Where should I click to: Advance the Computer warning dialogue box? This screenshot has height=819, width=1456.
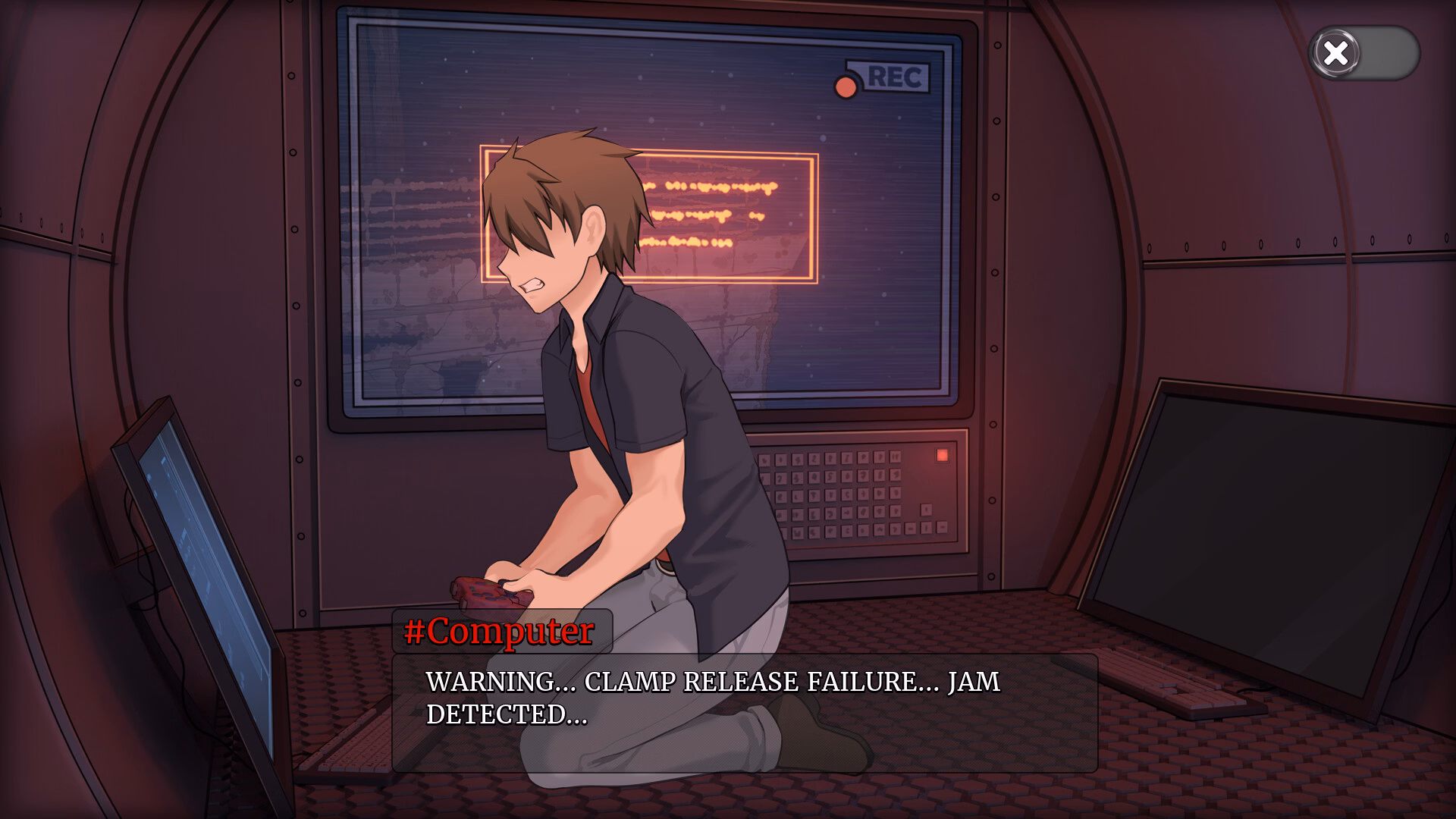(744, 712)
